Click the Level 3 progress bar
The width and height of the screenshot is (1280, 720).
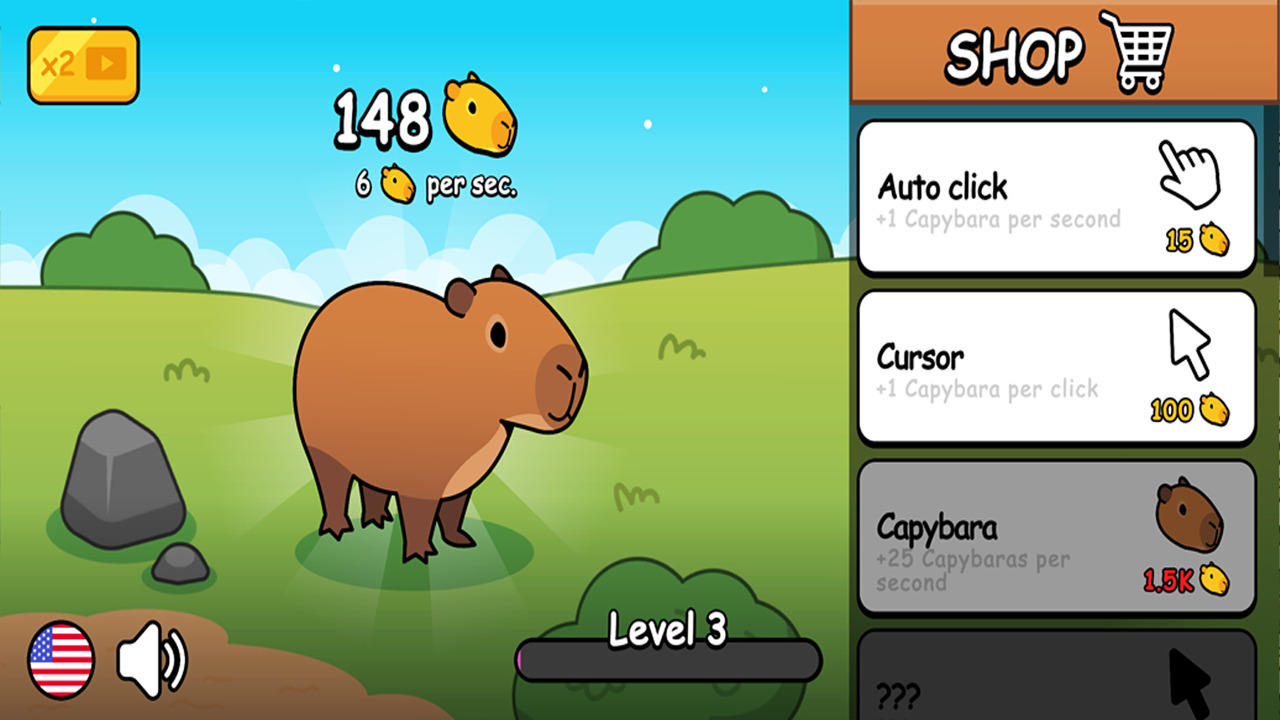[668, 661]
